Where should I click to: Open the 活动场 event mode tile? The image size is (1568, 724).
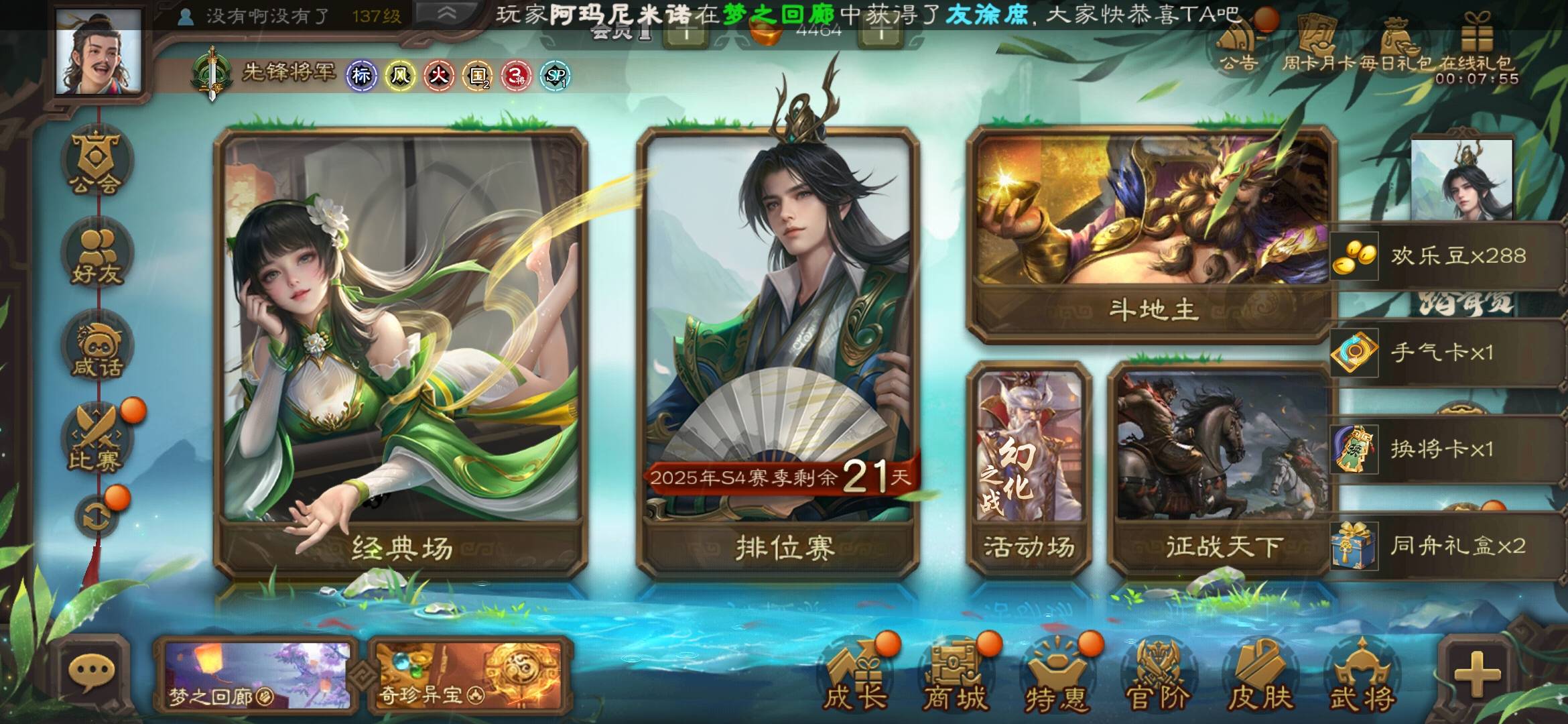(x=1029, y=469)
